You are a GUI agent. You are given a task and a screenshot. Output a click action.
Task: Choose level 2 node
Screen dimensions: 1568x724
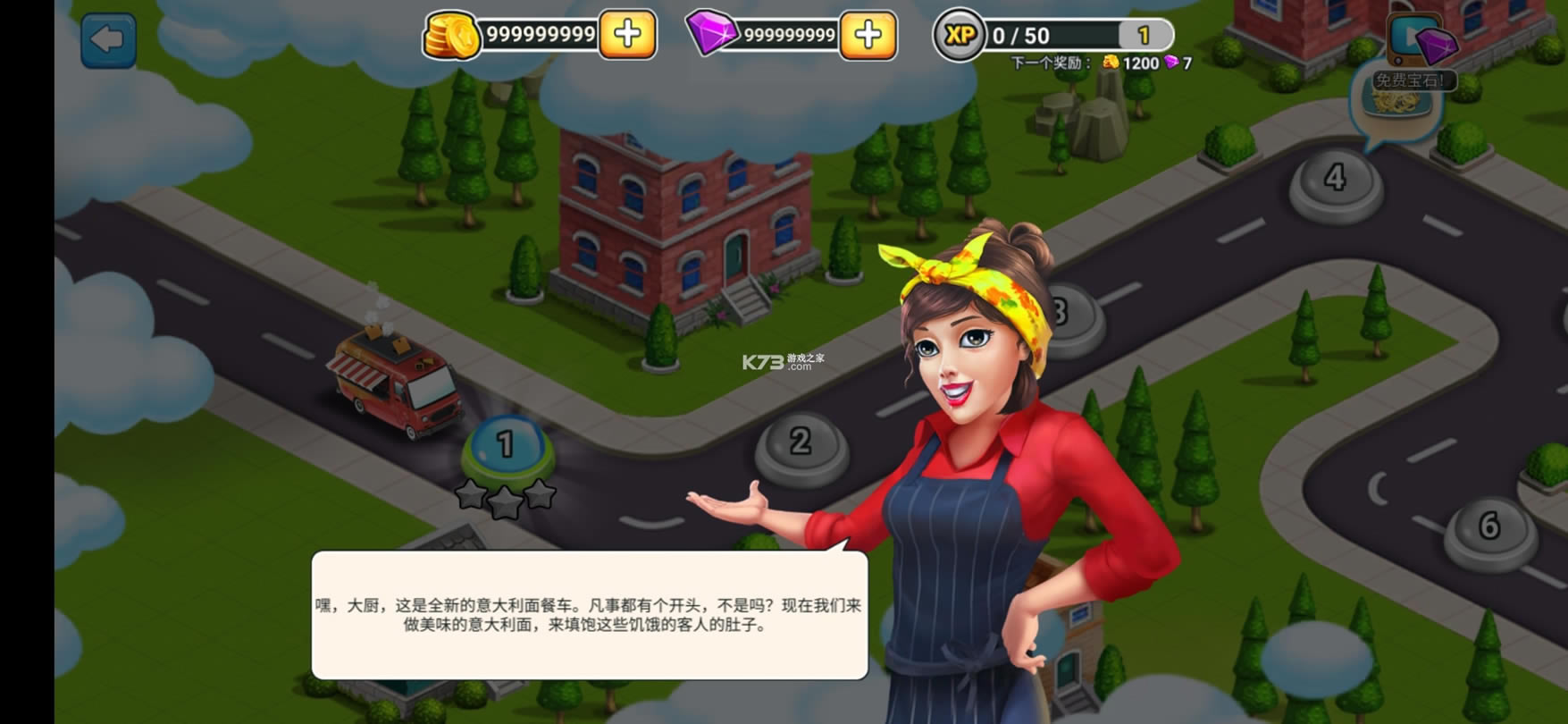[x=801, y=444]
